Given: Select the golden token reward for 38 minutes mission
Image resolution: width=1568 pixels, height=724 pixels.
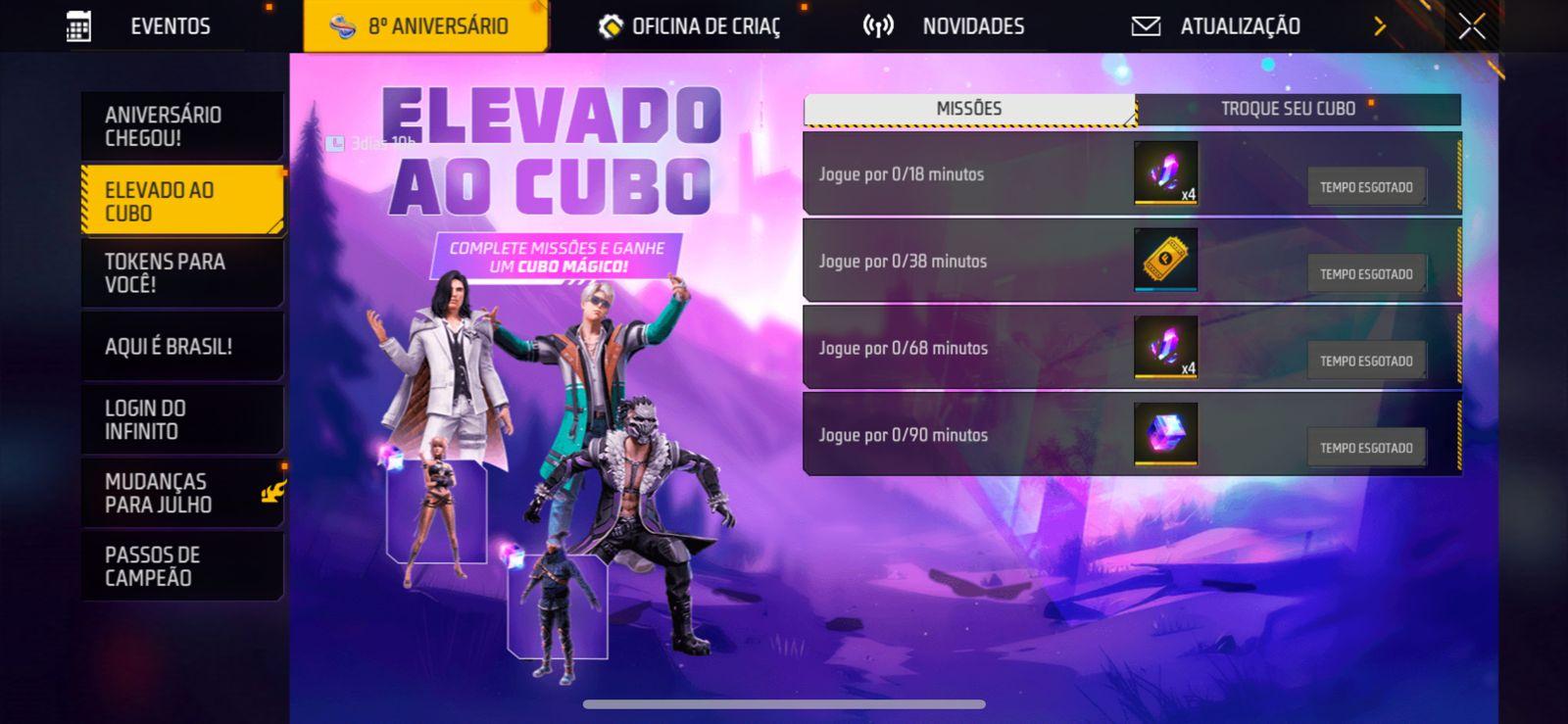Looking at the screenshot, I should pos(1164,261).
